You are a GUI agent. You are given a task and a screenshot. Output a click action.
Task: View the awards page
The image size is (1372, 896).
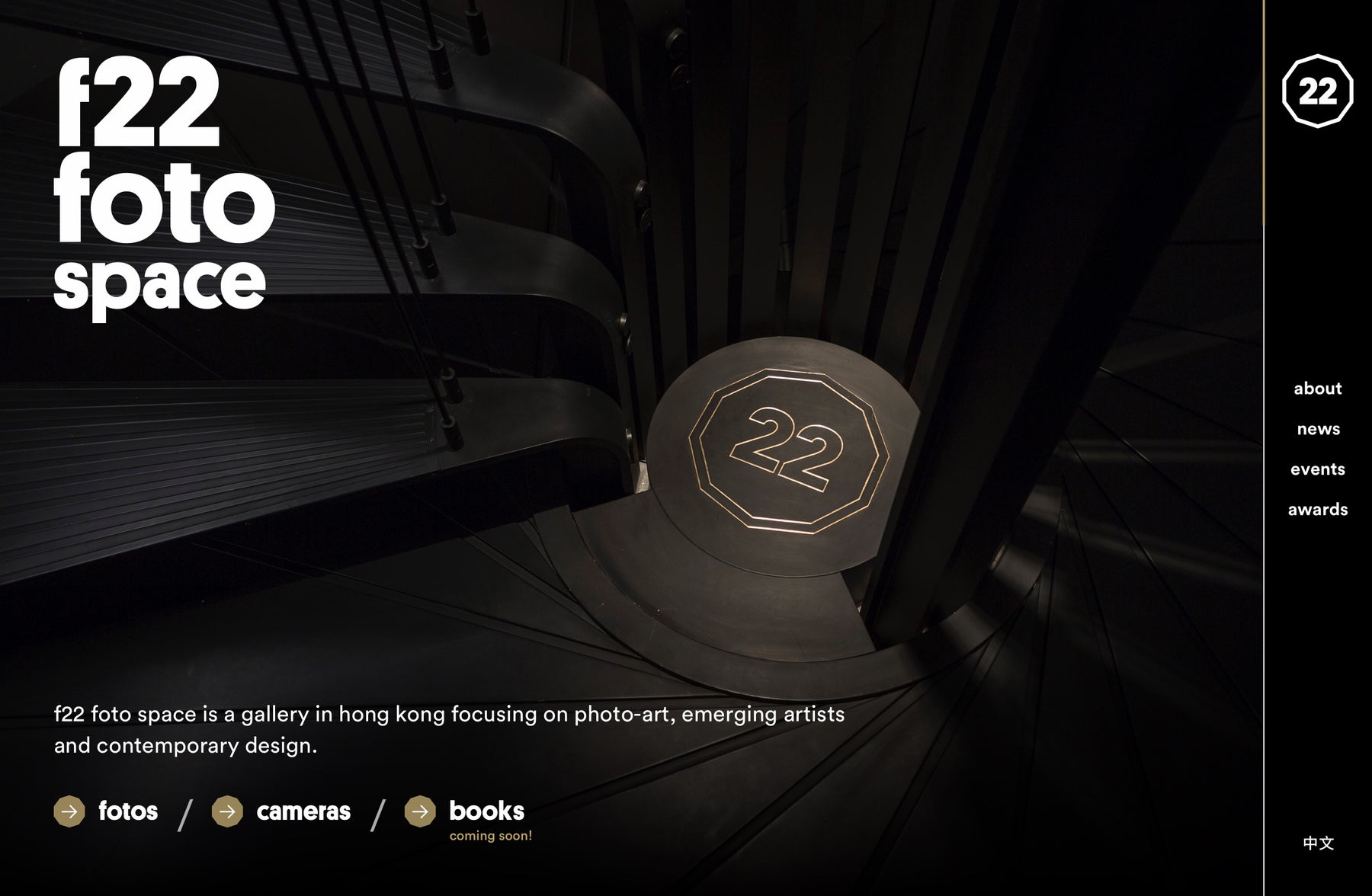click(1317, 510)
